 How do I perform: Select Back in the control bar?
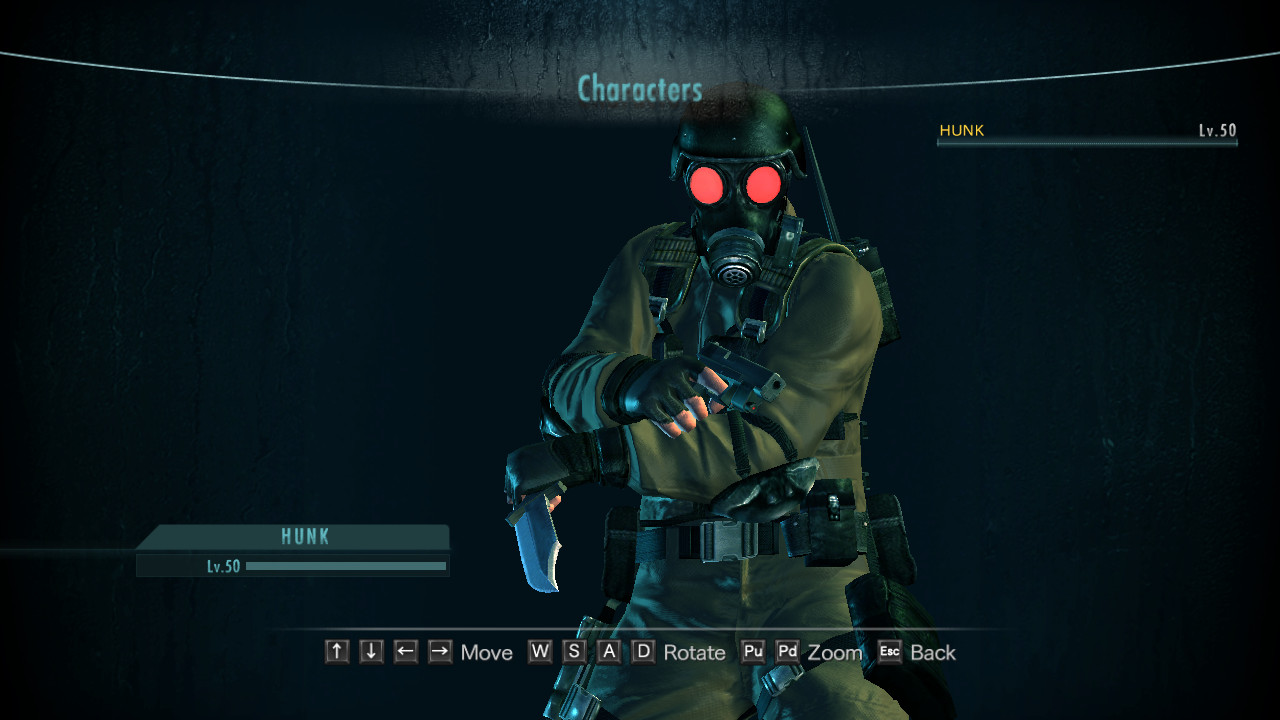point(932,652)
